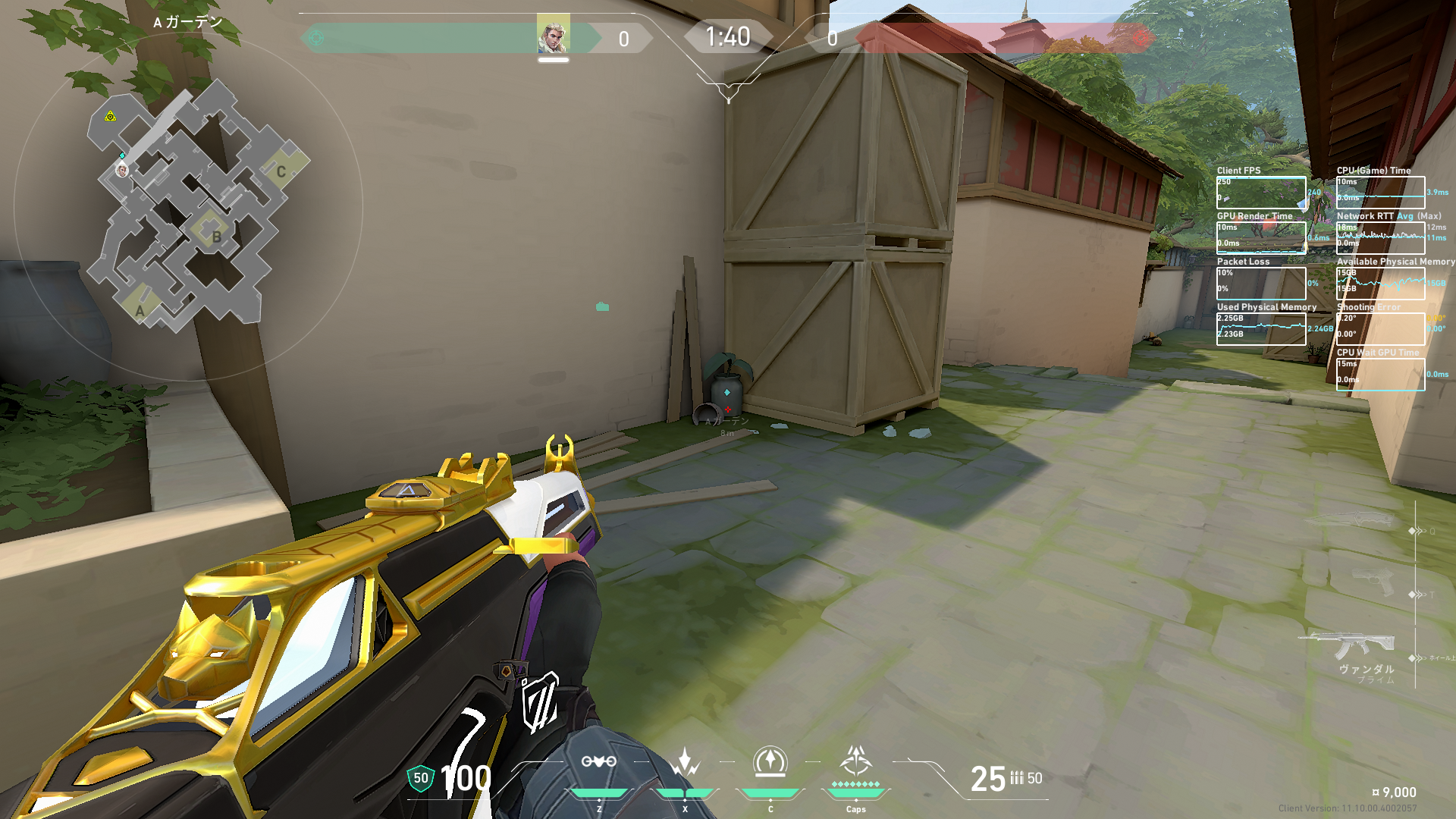
Task: Click the B site on the minimap
Action: click(x=216, y=237)
